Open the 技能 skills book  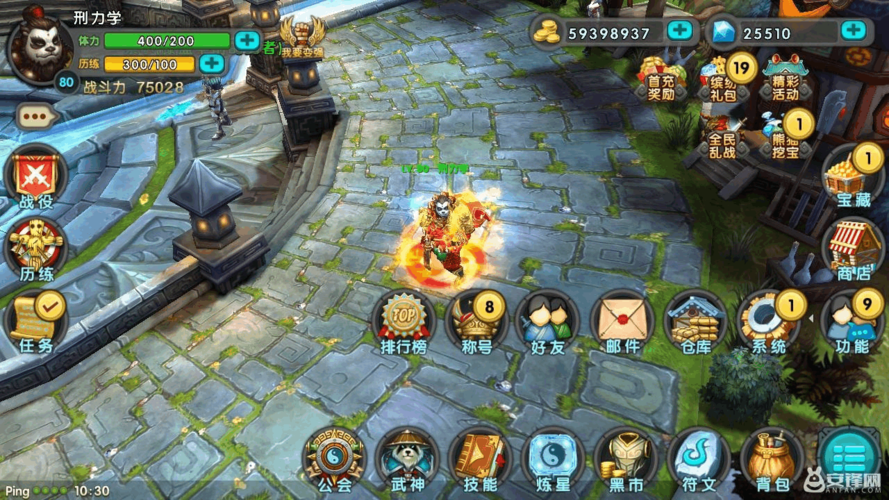click(479, 458)
